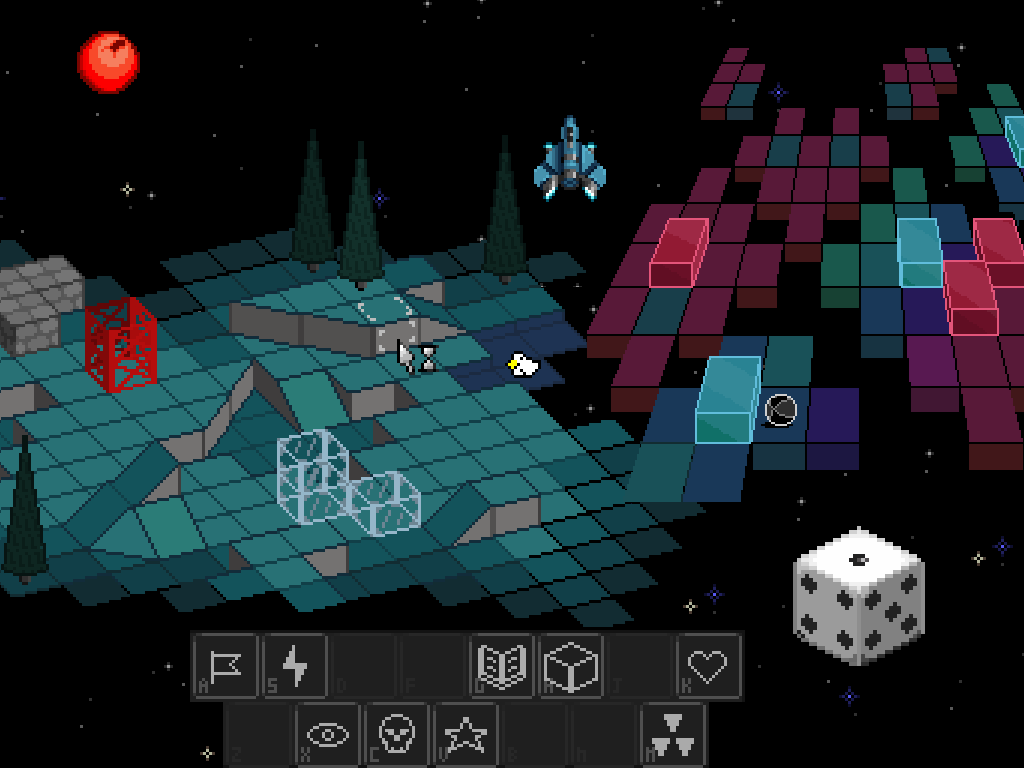Select the skull icon tool
This screenshot has height=768, width=1024.
[x=397, y=735]
